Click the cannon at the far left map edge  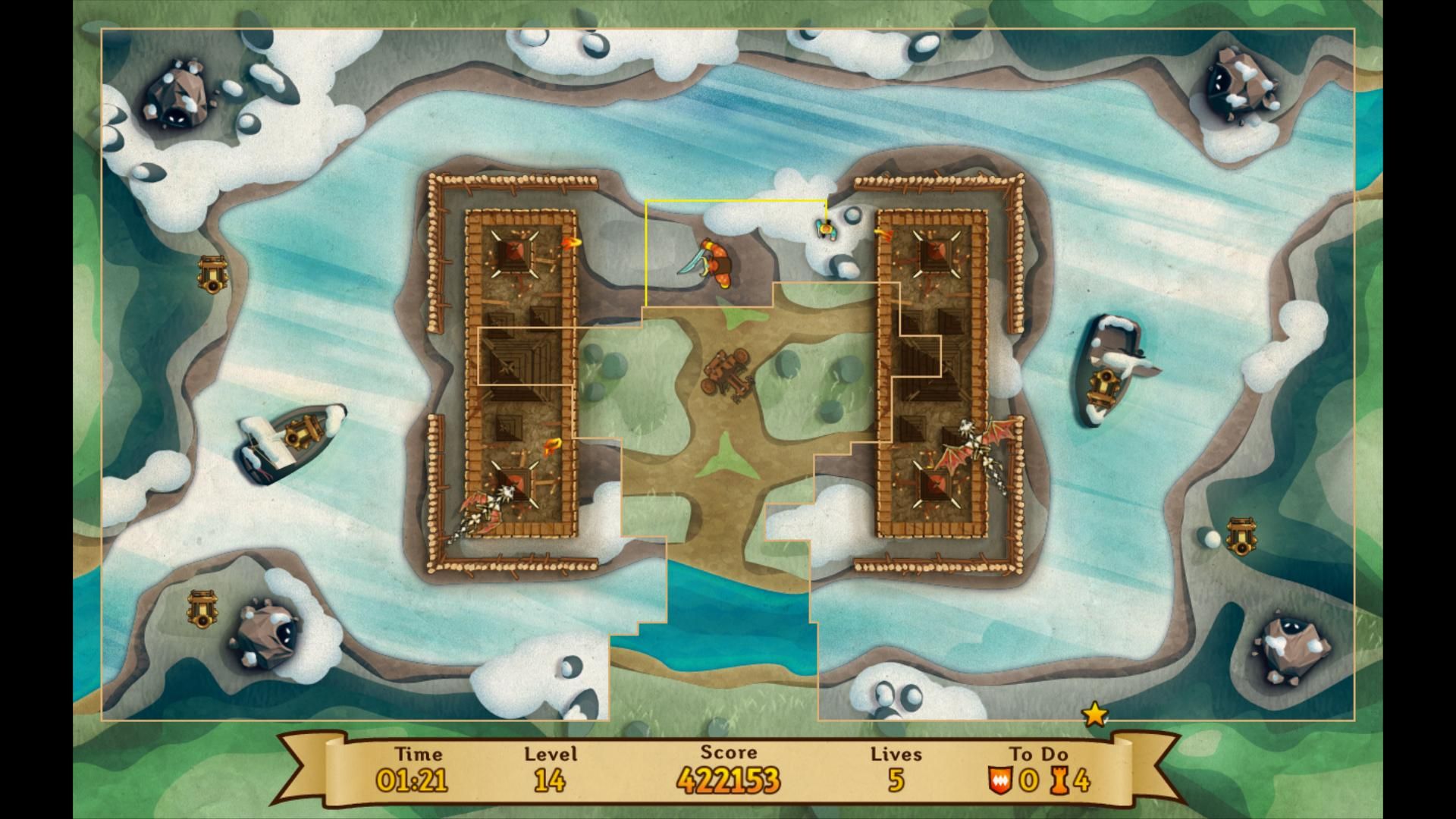[212, 271]
